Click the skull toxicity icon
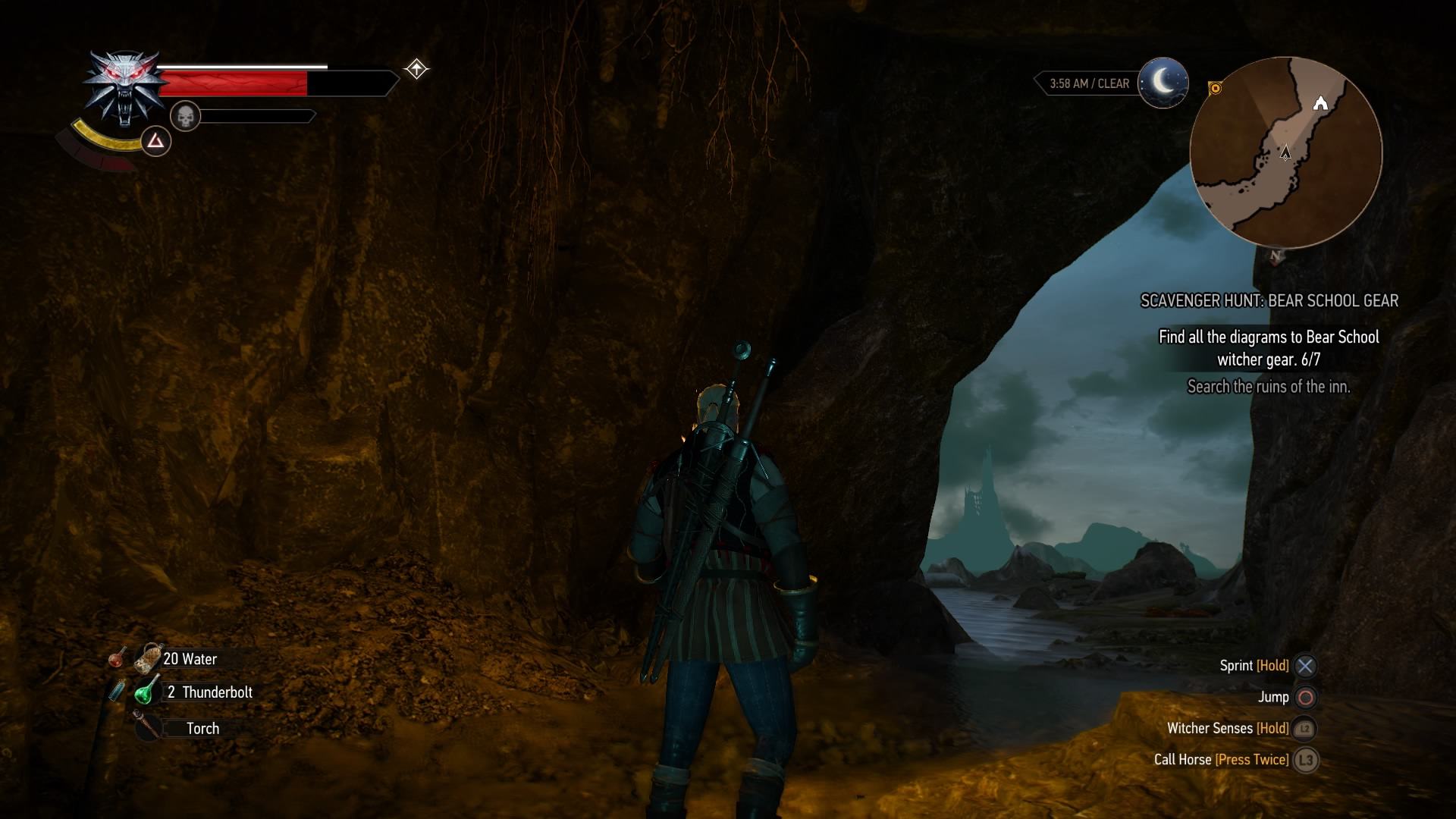 (185, 116)
